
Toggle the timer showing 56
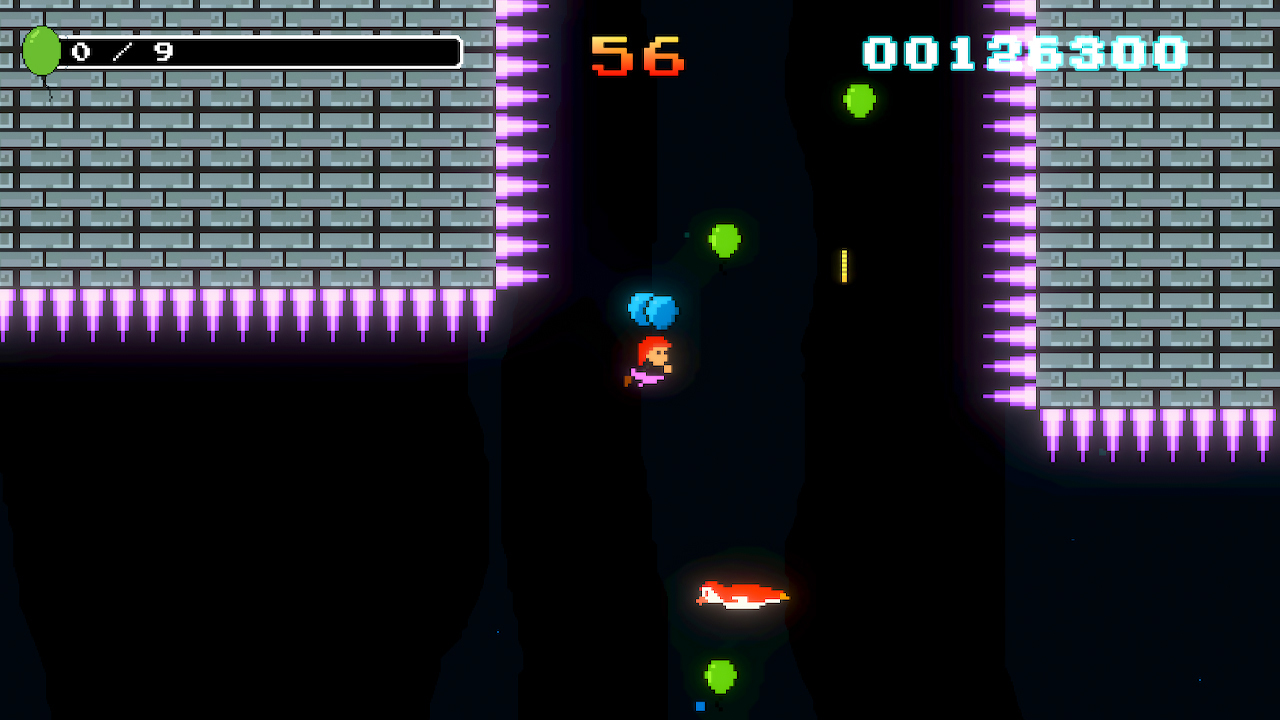pos(637,55)
